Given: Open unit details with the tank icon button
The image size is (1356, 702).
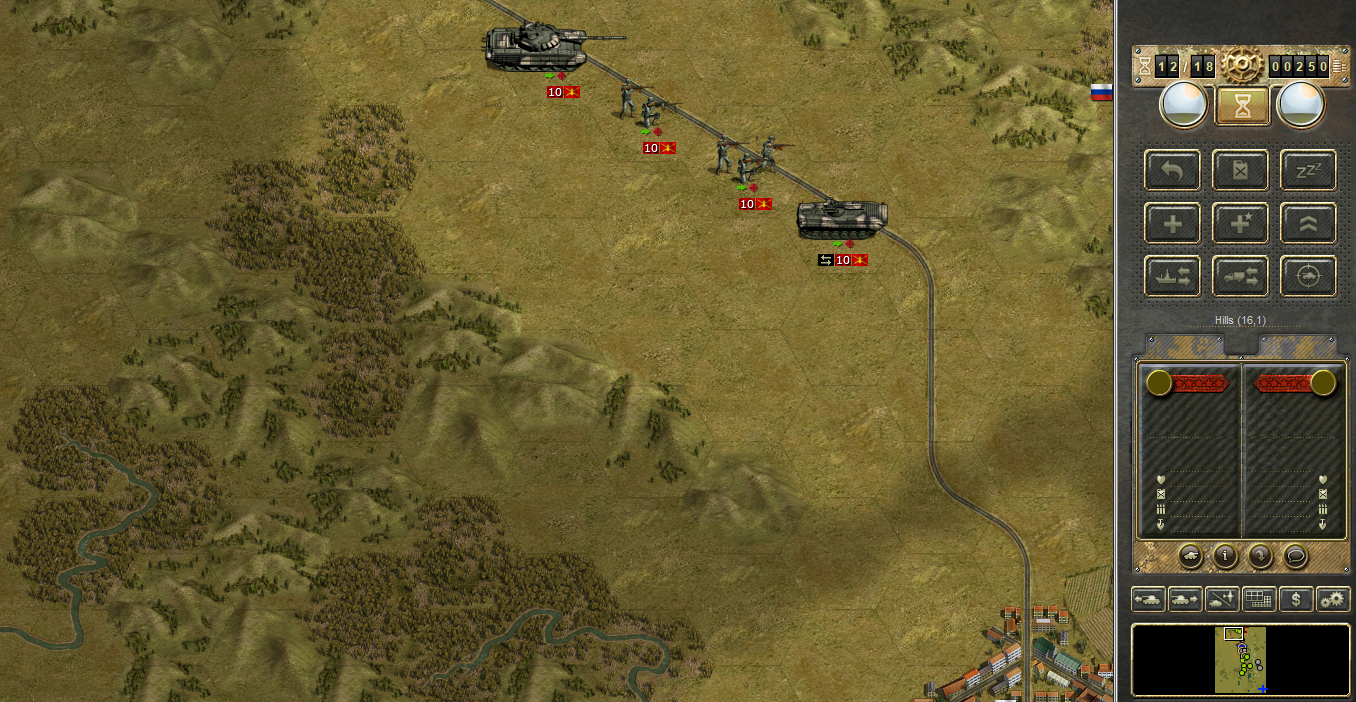Looking at the screenshot, I should point(1191,555).
